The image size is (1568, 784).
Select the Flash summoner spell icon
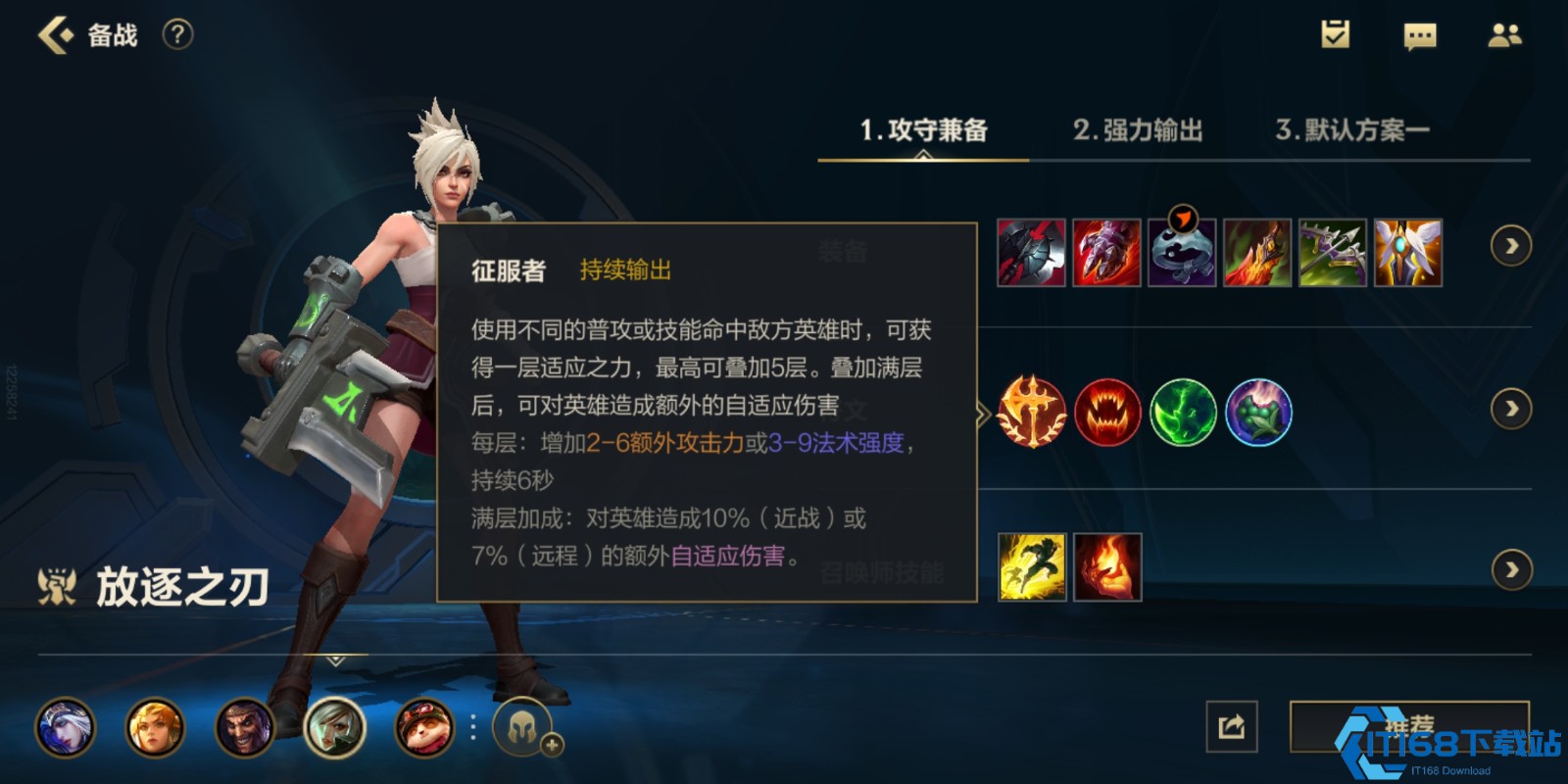pos(1033,568)
